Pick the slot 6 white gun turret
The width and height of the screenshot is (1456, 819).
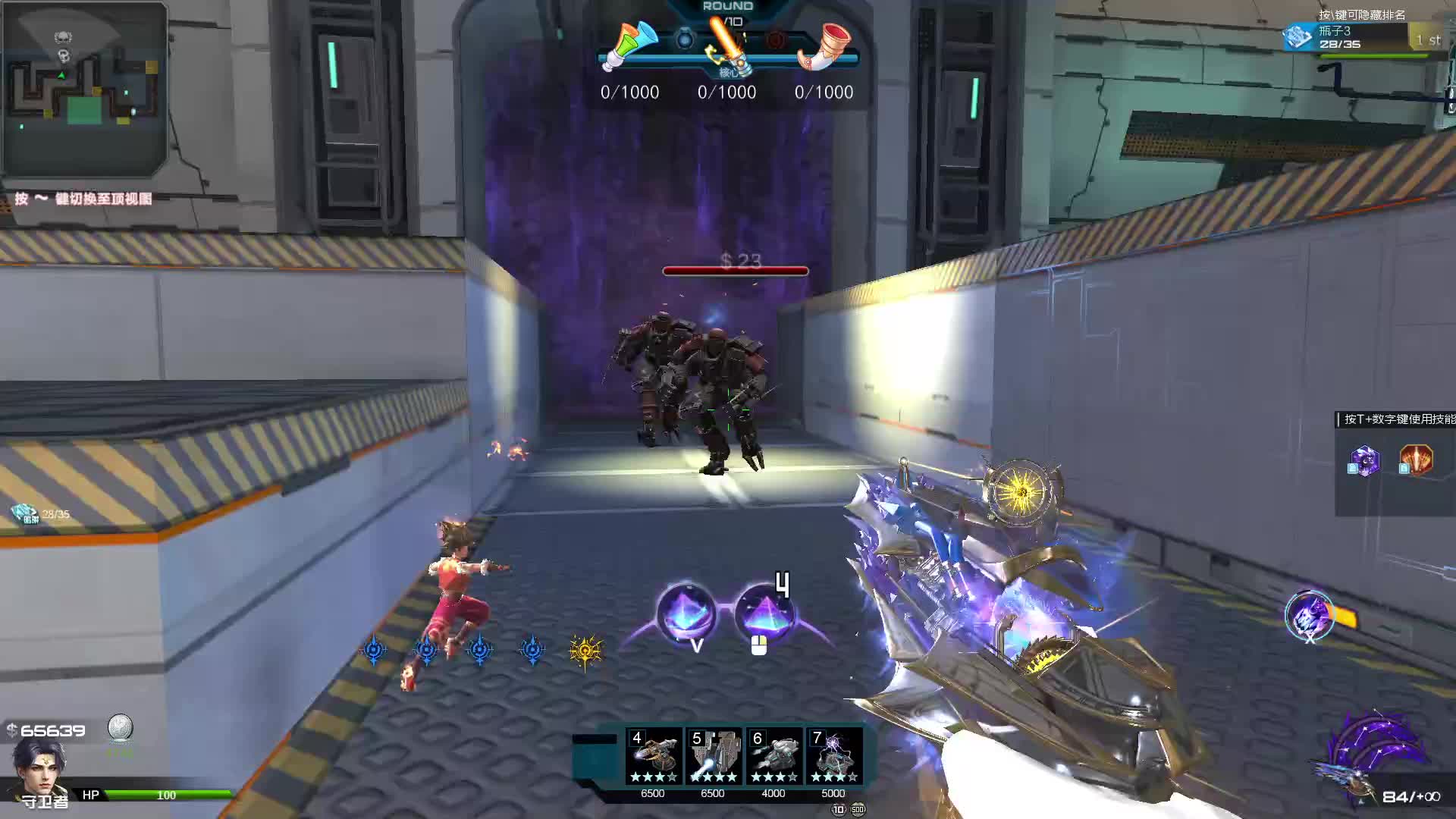[x=773, y=756]
